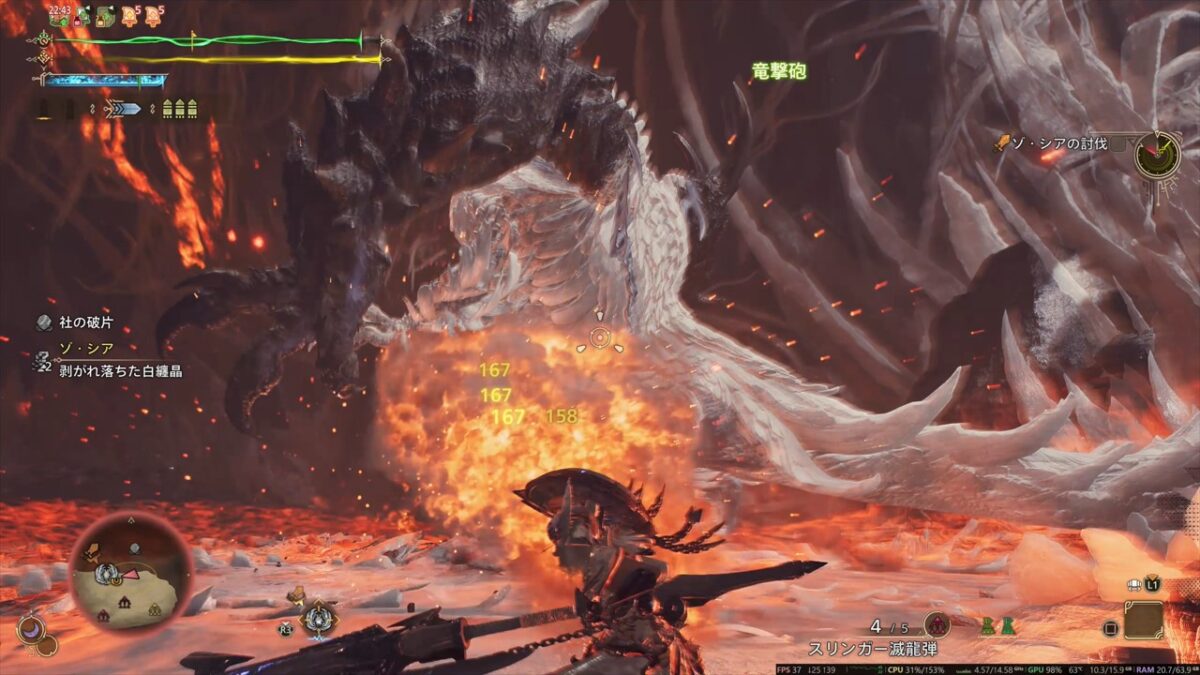Click the green mantle icons by the slinger
This screenshot has width=1200, height=675.
995,626
